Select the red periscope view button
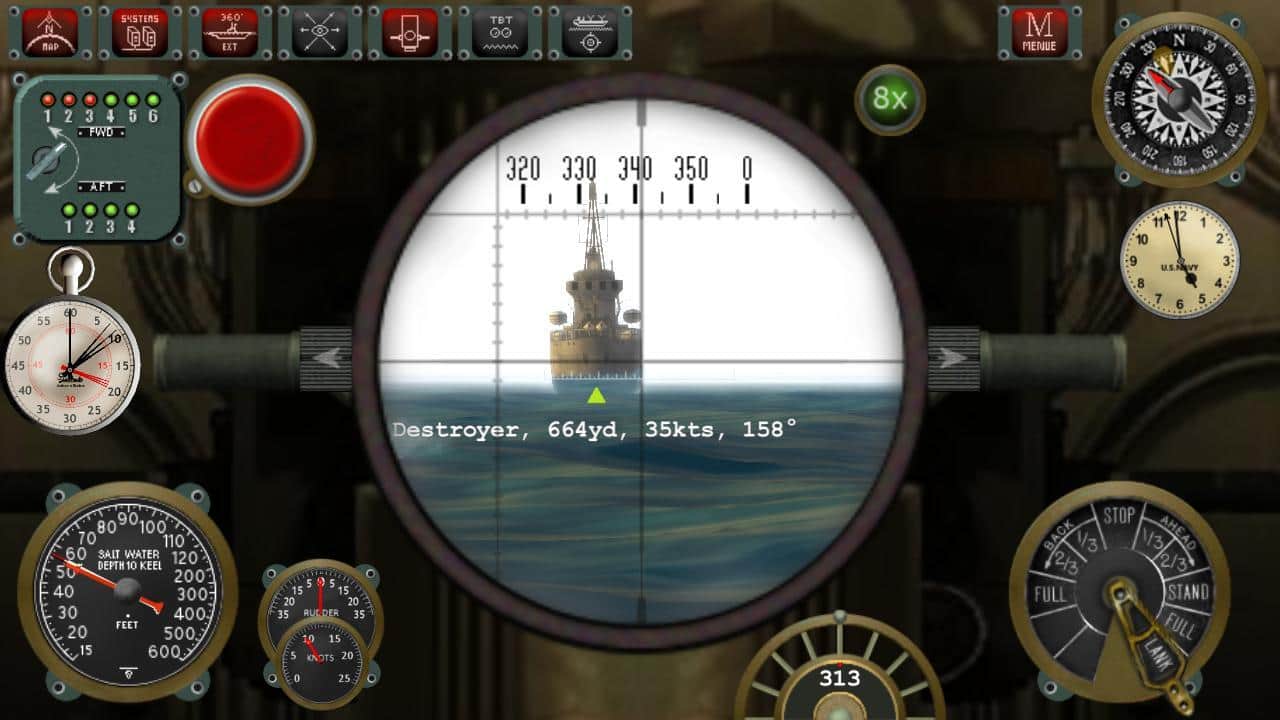Screen dimensions: 1280x720 (x=410, y=32)
